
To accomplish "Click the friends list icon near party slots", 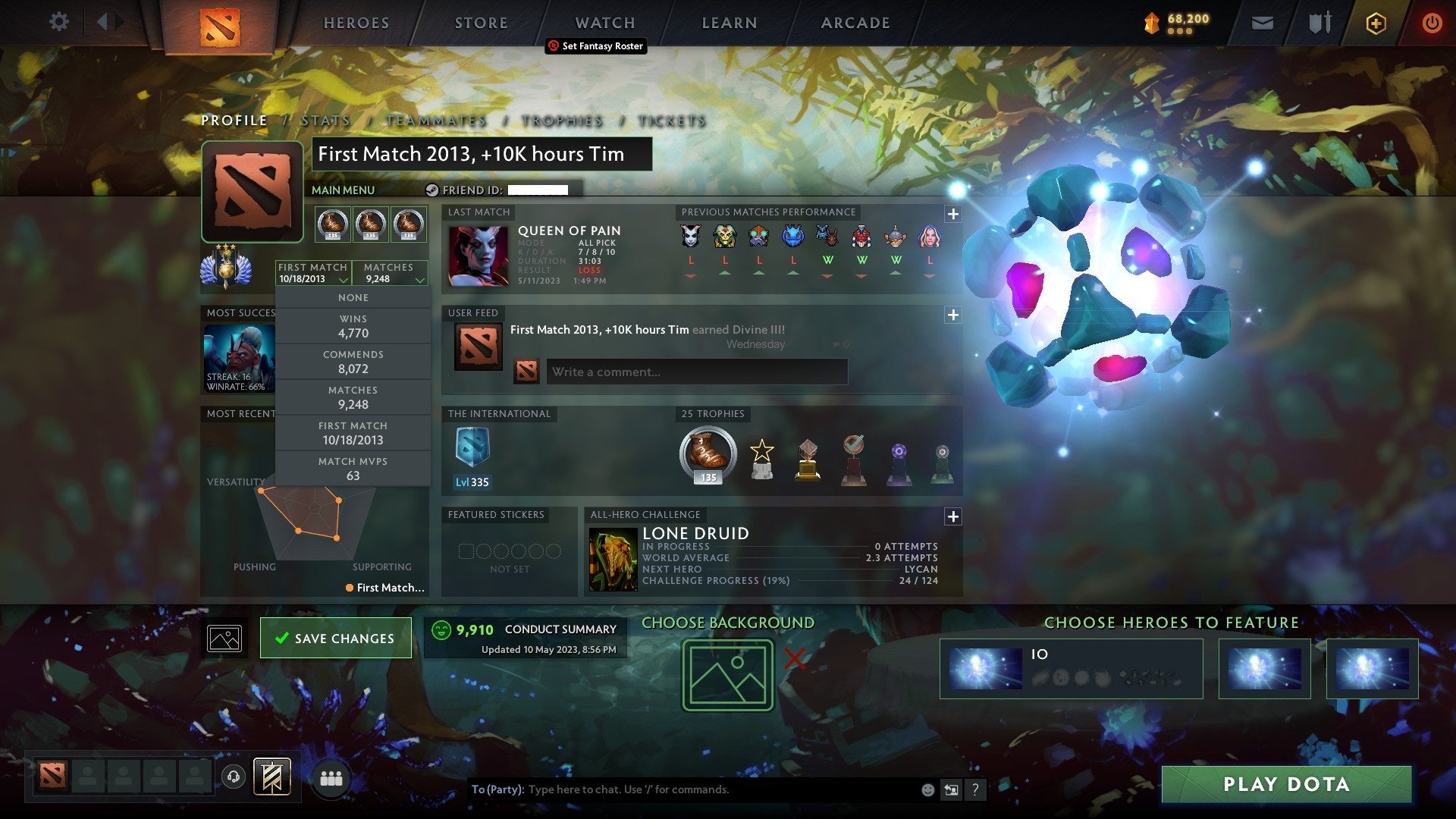I will click(330, 778).
